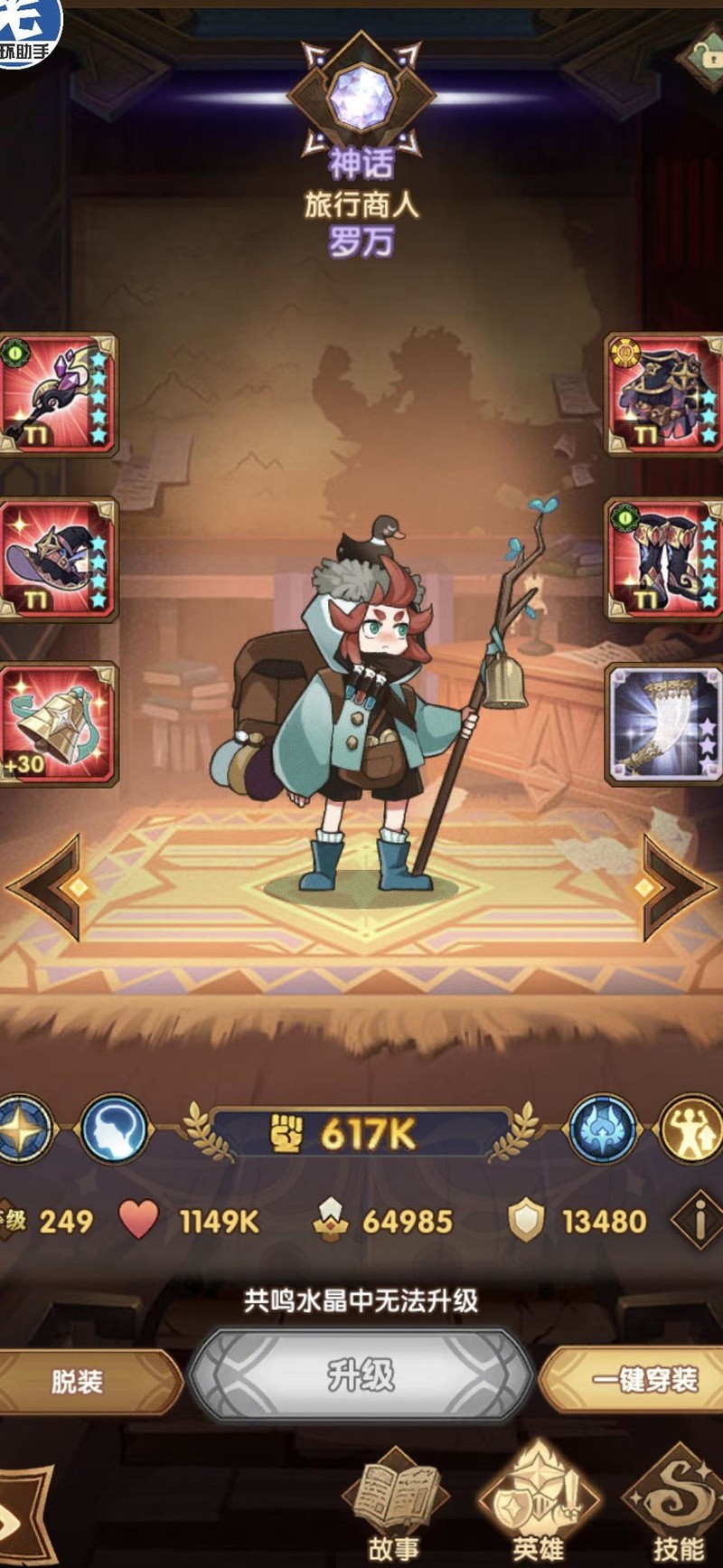
Task: Select the blue glowing emblem icon
Action: (x=604, y=1129)
